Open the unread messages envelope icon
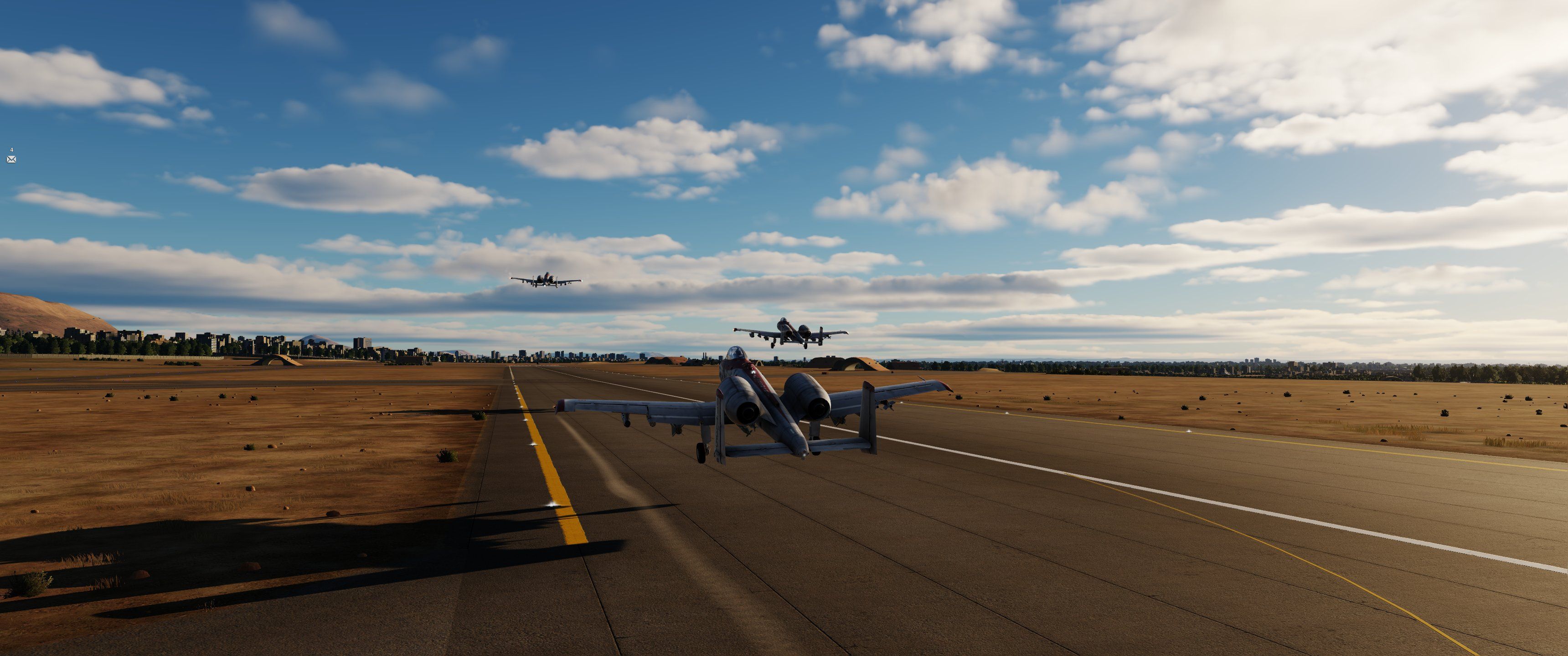This screenshot has width=1568, height=656. click(x=11, y=159)
